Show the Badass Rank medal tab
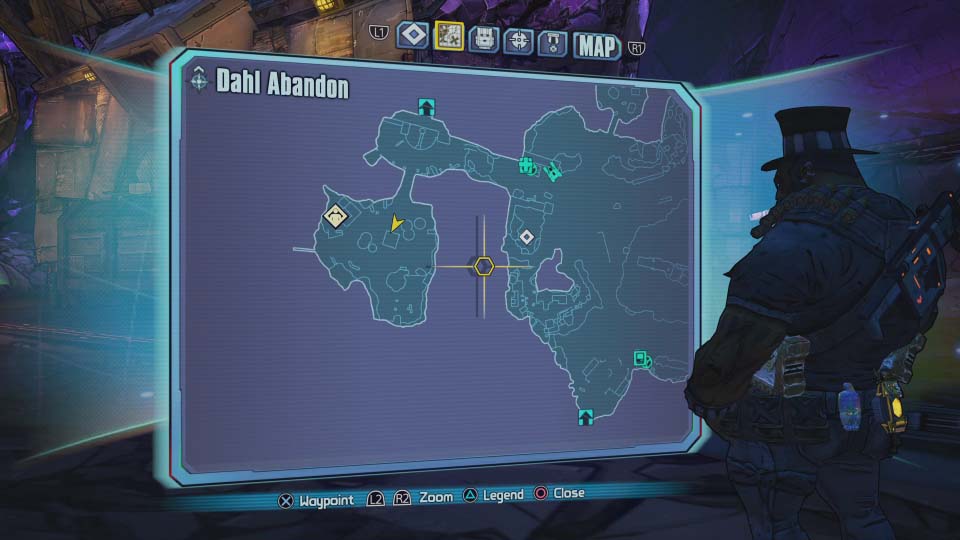The width and height of the screenshot is (960, 540). [553, 41]
